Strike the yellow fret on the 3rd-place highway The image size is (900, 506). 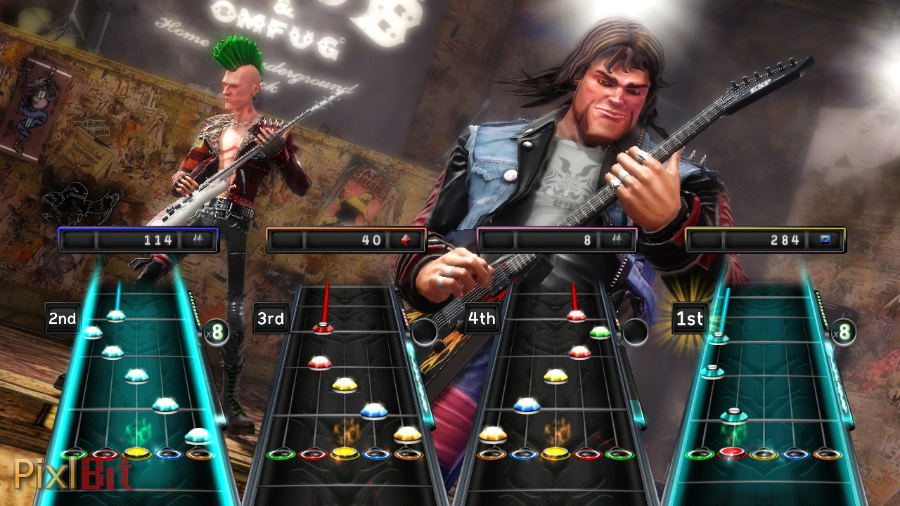coord(344,454)
